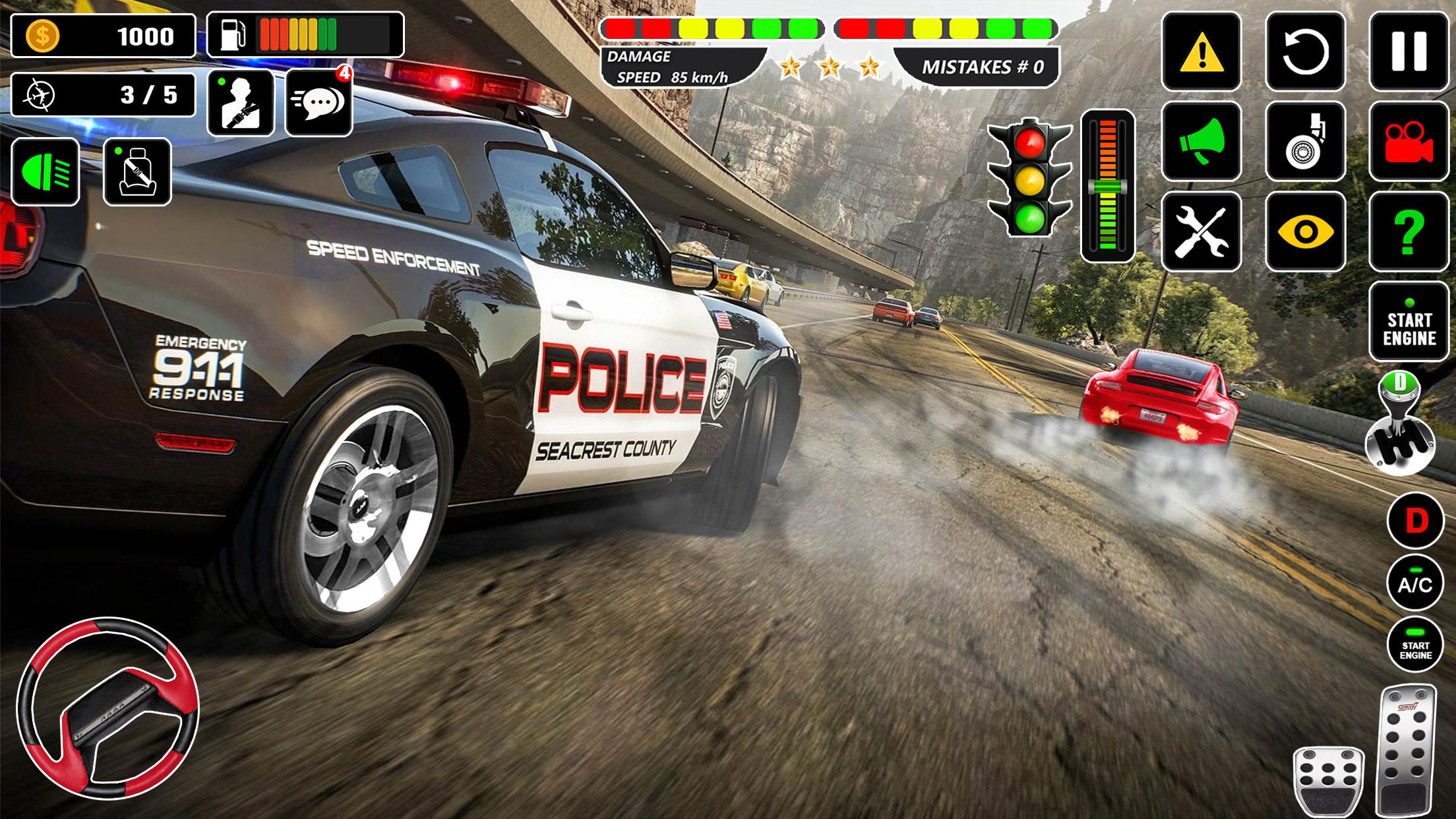Open help with the green question mark

click(1409, 231)
